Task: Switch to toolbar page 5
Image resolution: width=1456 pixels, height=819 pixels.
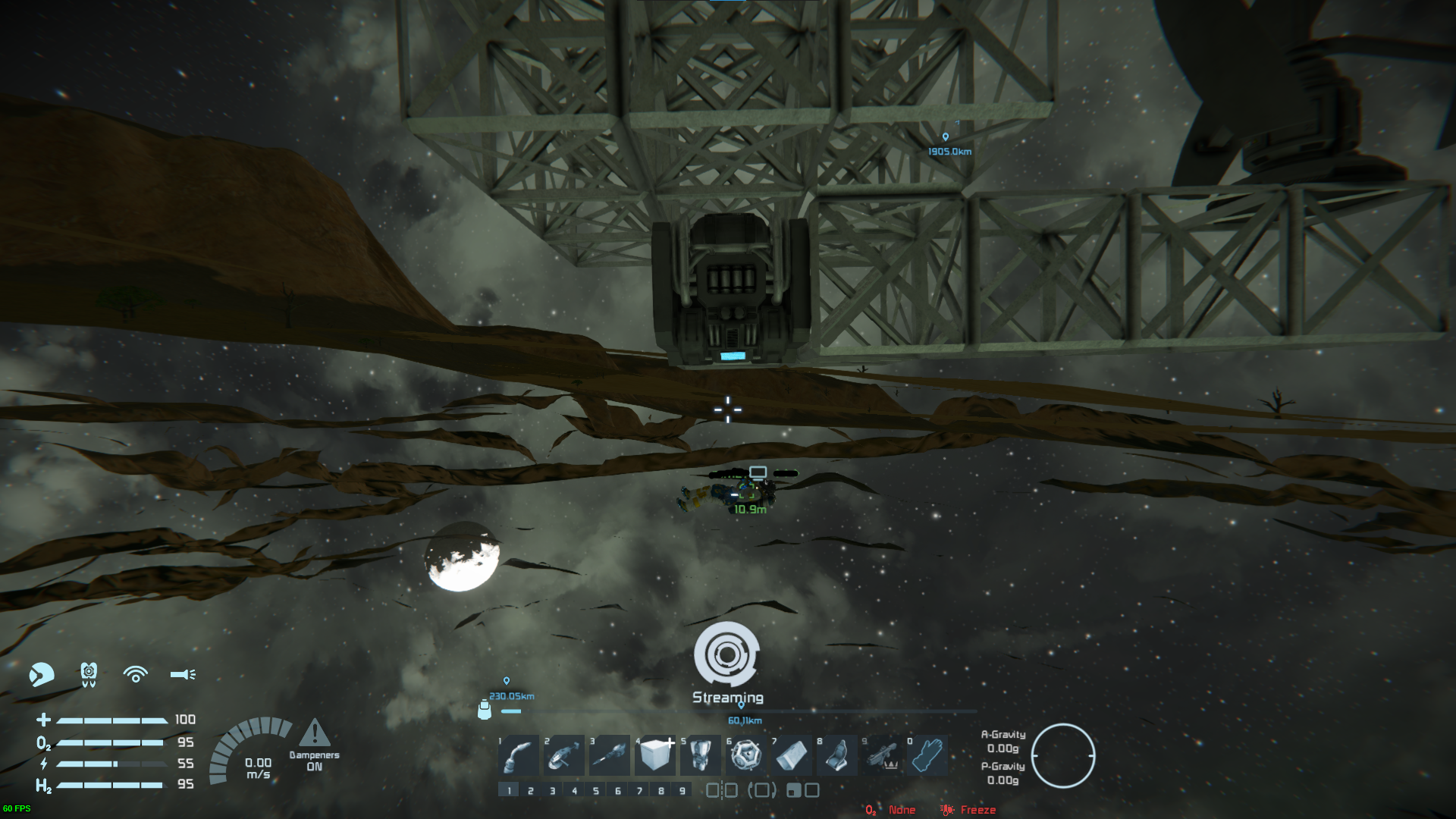Action: pos(596,791)
